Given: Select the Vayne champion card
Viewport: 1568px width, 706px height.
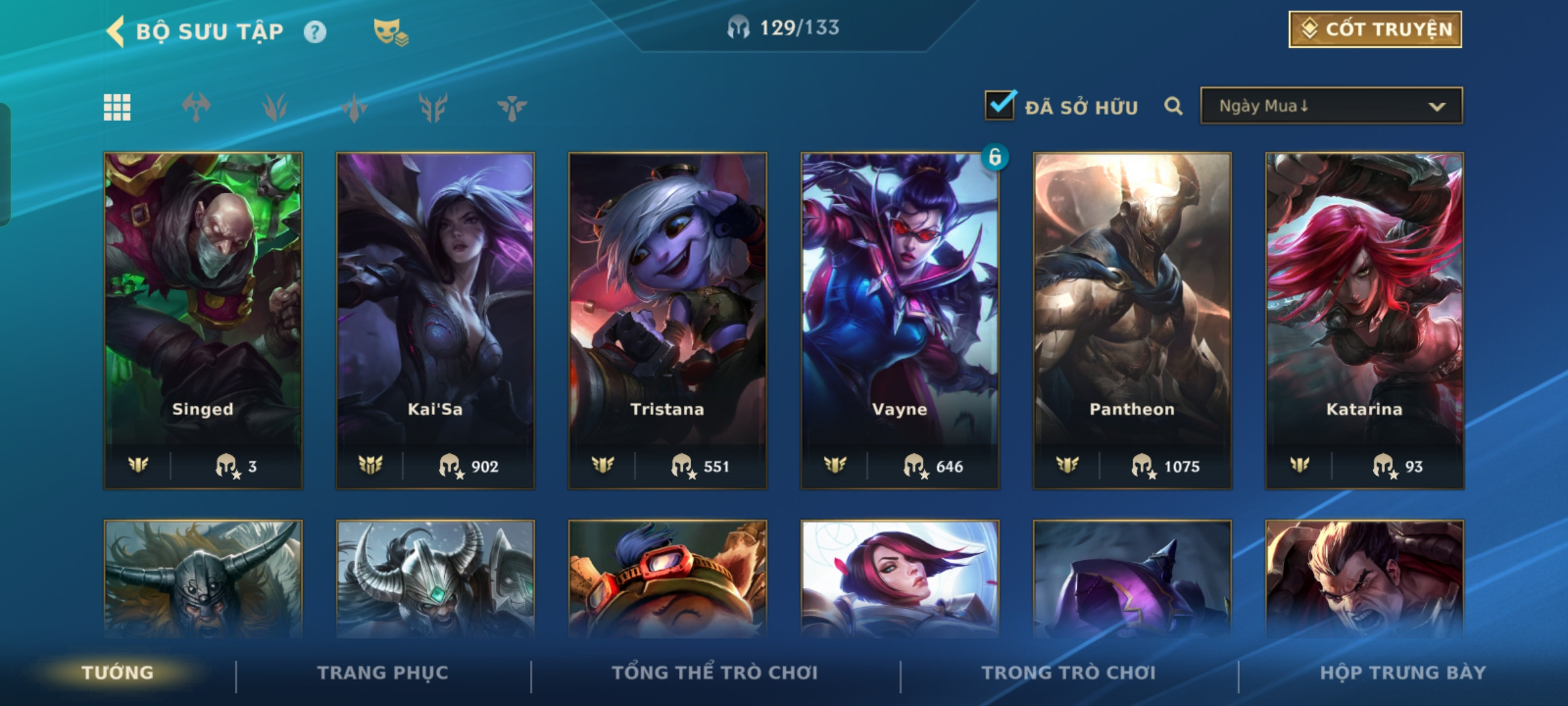Looking at the screenshot, I should pyautogui.click(x=900, y=320).
